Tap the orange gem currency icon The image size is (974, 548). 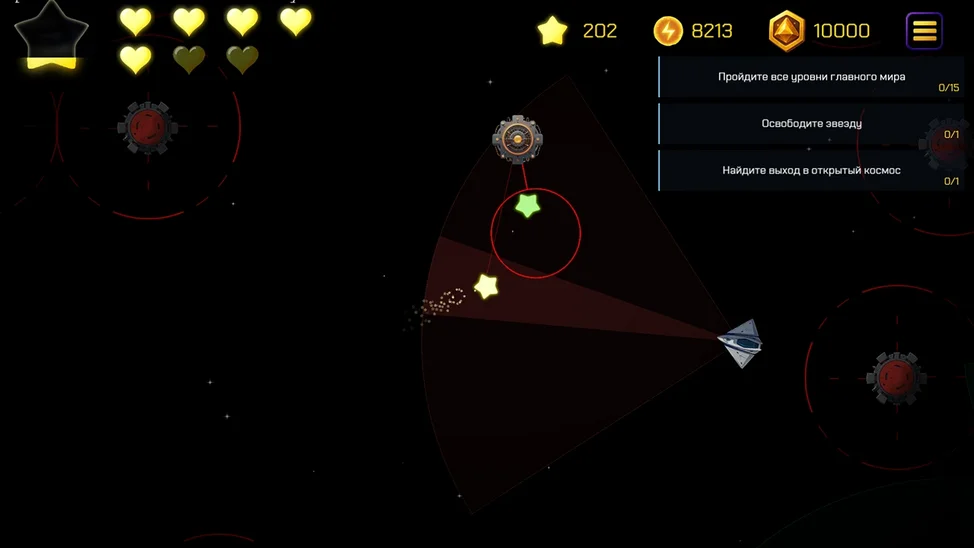[x=786, y=31]
